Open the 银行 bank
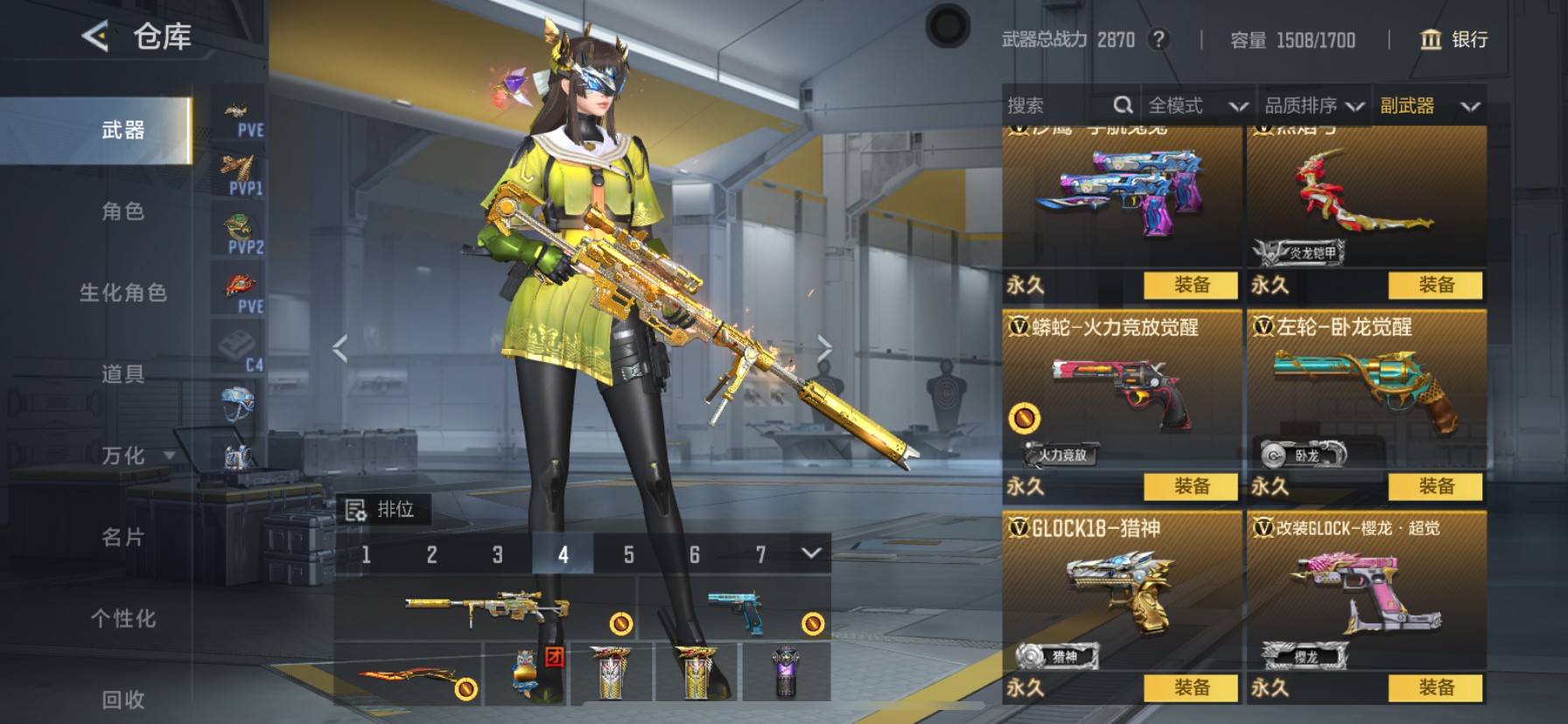The width and height of the screenshot is (1568, 724). [x=1453, y=39]
